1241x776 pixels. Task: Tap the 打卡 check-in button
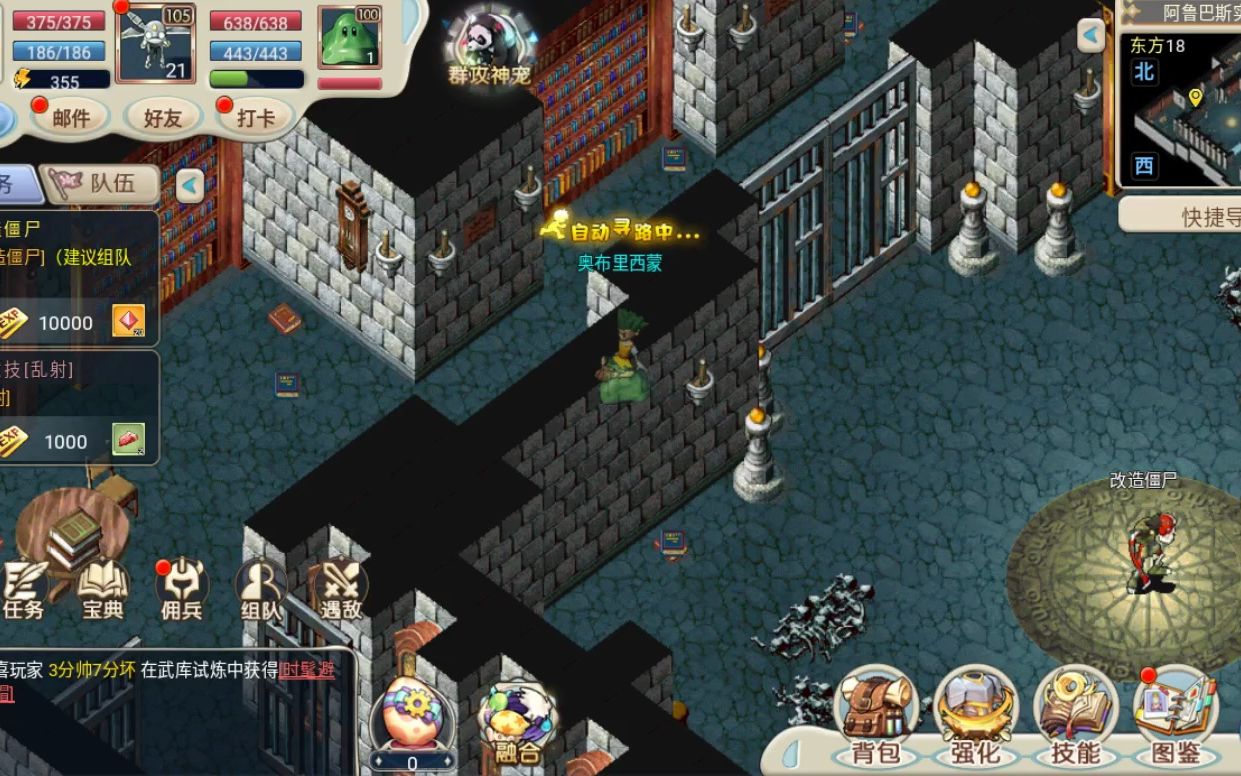255,118
